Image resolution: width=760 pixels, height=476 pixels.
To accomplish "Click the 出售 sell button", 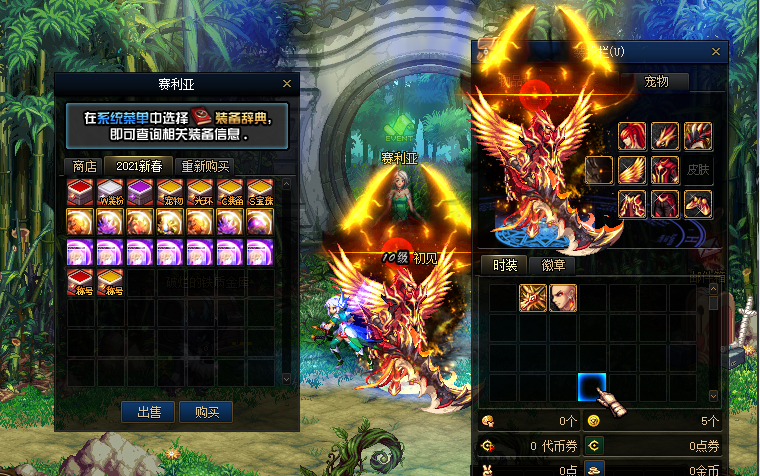I will [149, 411].
